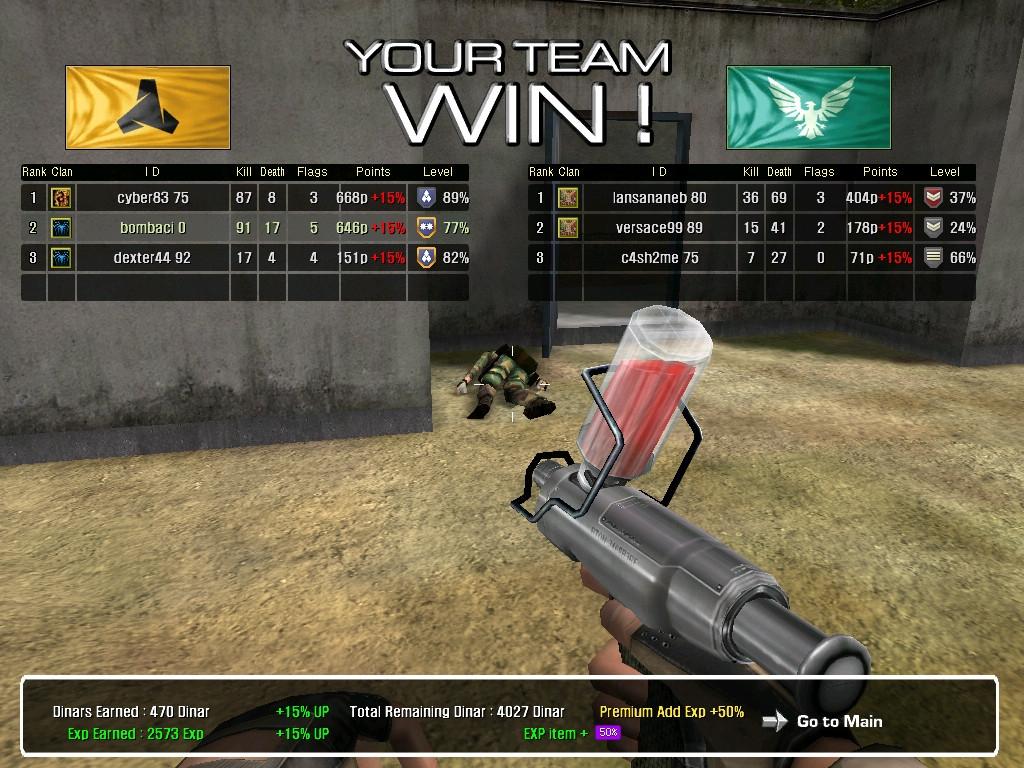Go to Main menu
The height and width of the screenshot is (768, 1024).
pyautogui.click(x=838, y=721)
